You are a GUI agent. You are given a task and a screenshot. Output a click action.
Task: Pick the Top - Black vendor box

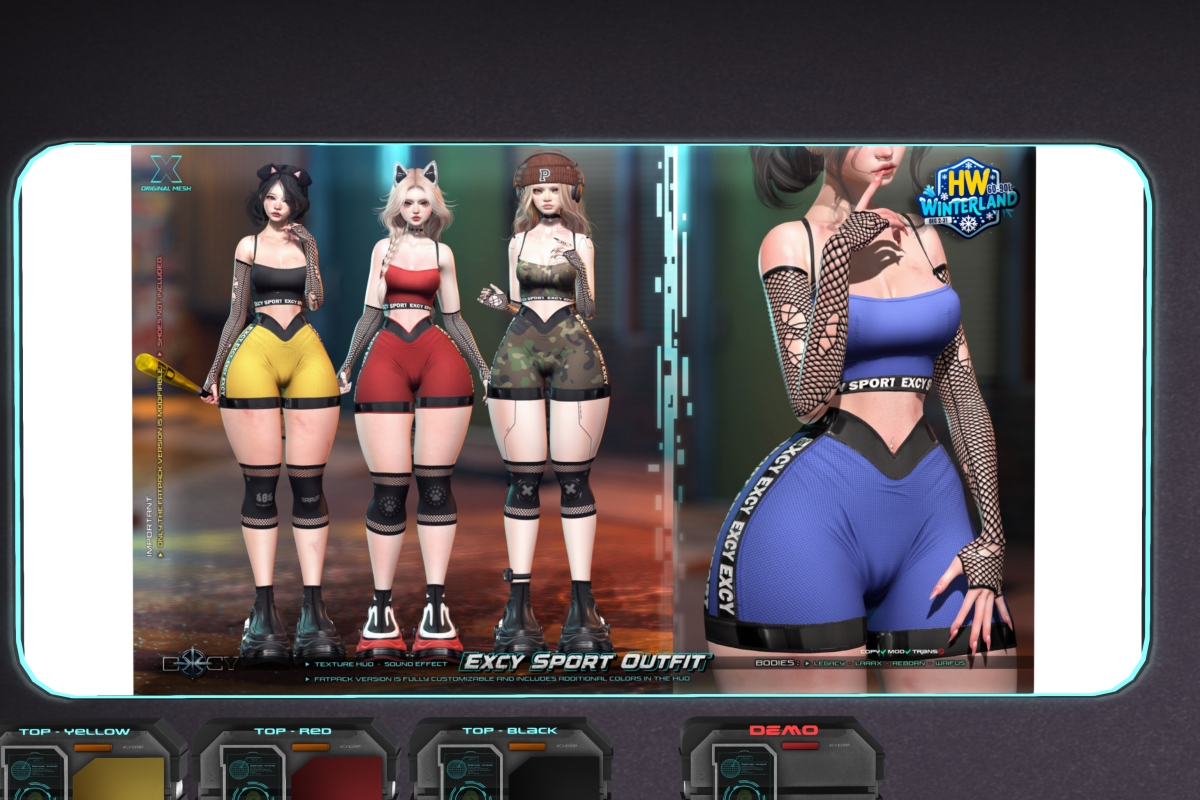click(510, 765)
